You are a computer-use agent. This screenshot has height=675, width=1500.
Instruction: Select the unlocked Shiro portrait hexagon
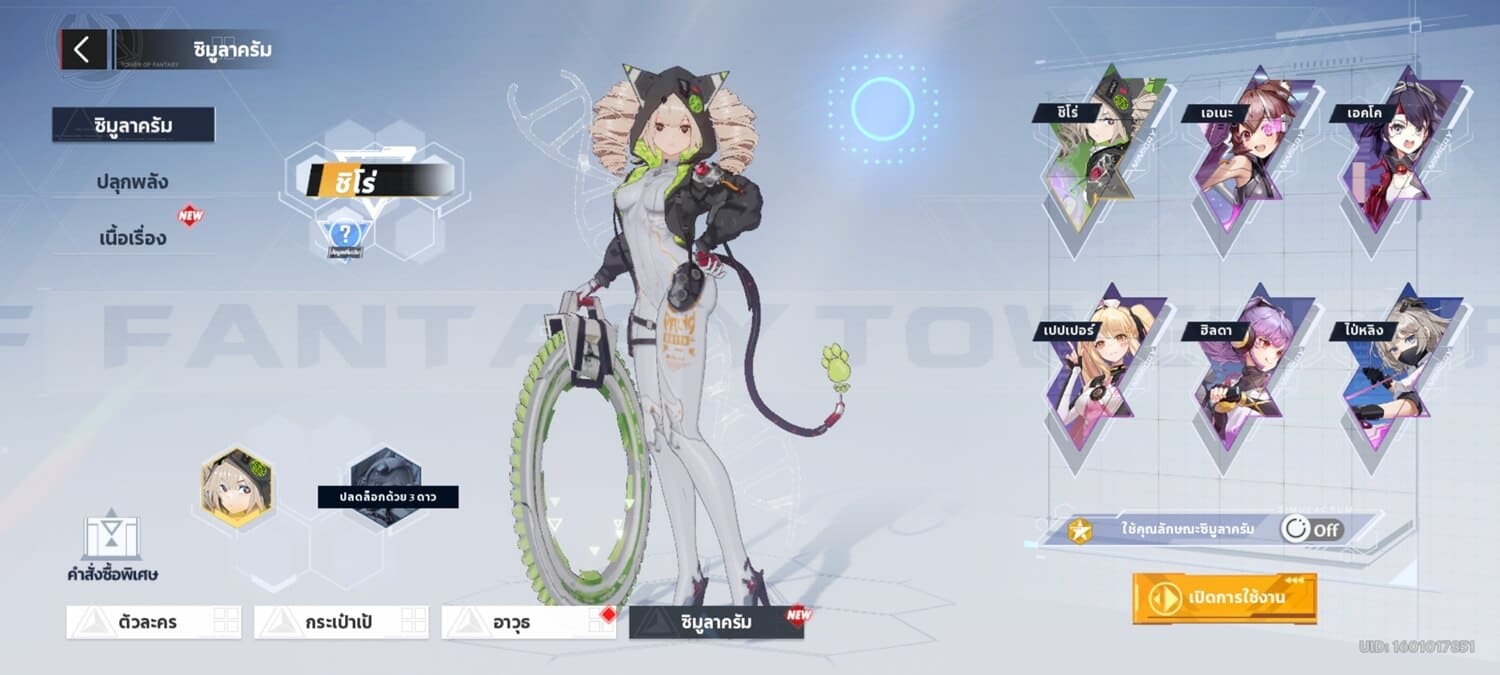[x=238, y=487]
